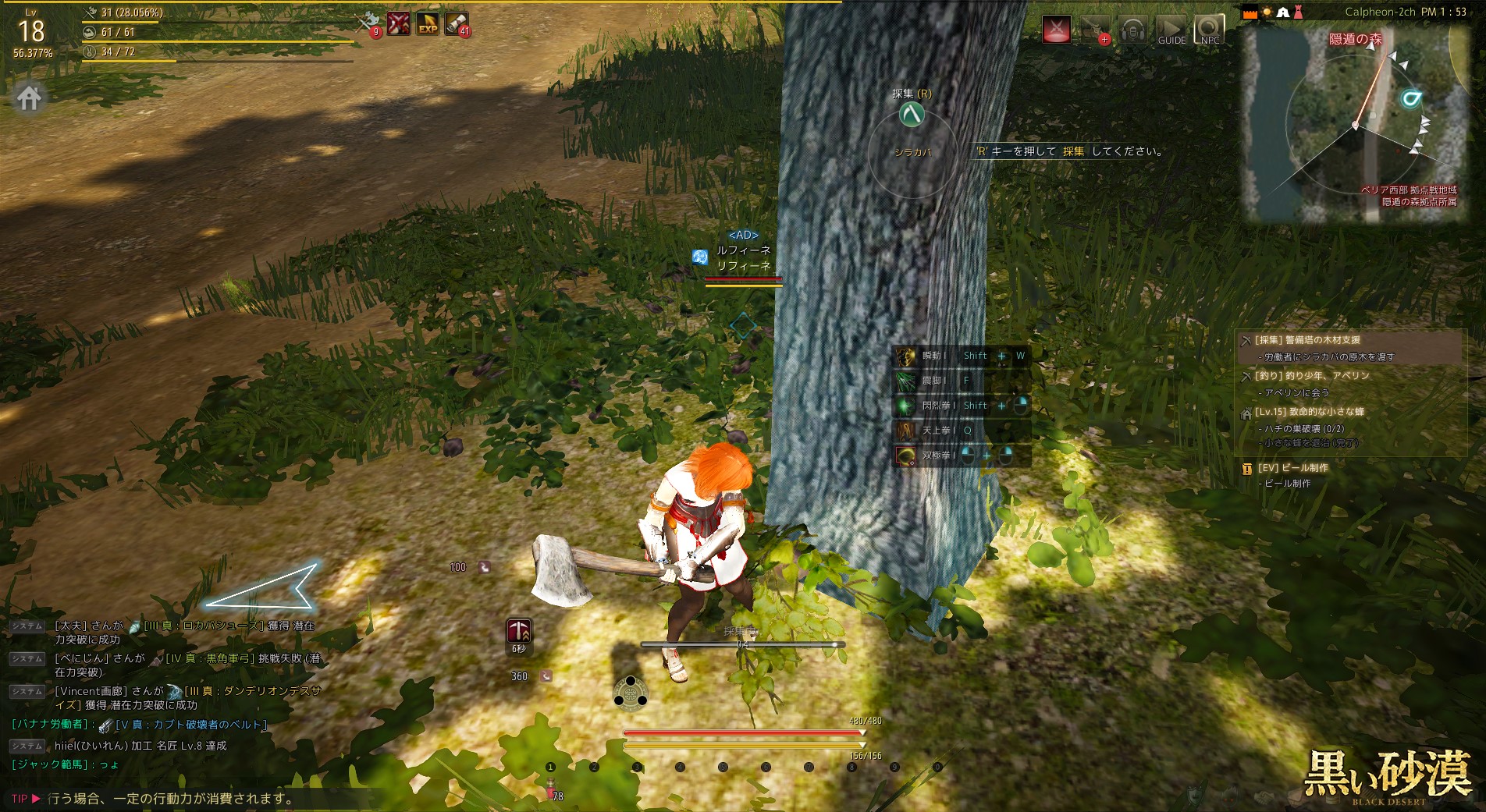1486x812 pixels.
Task: Click the rifle icon with red plus
Action: coord(1095,30)
